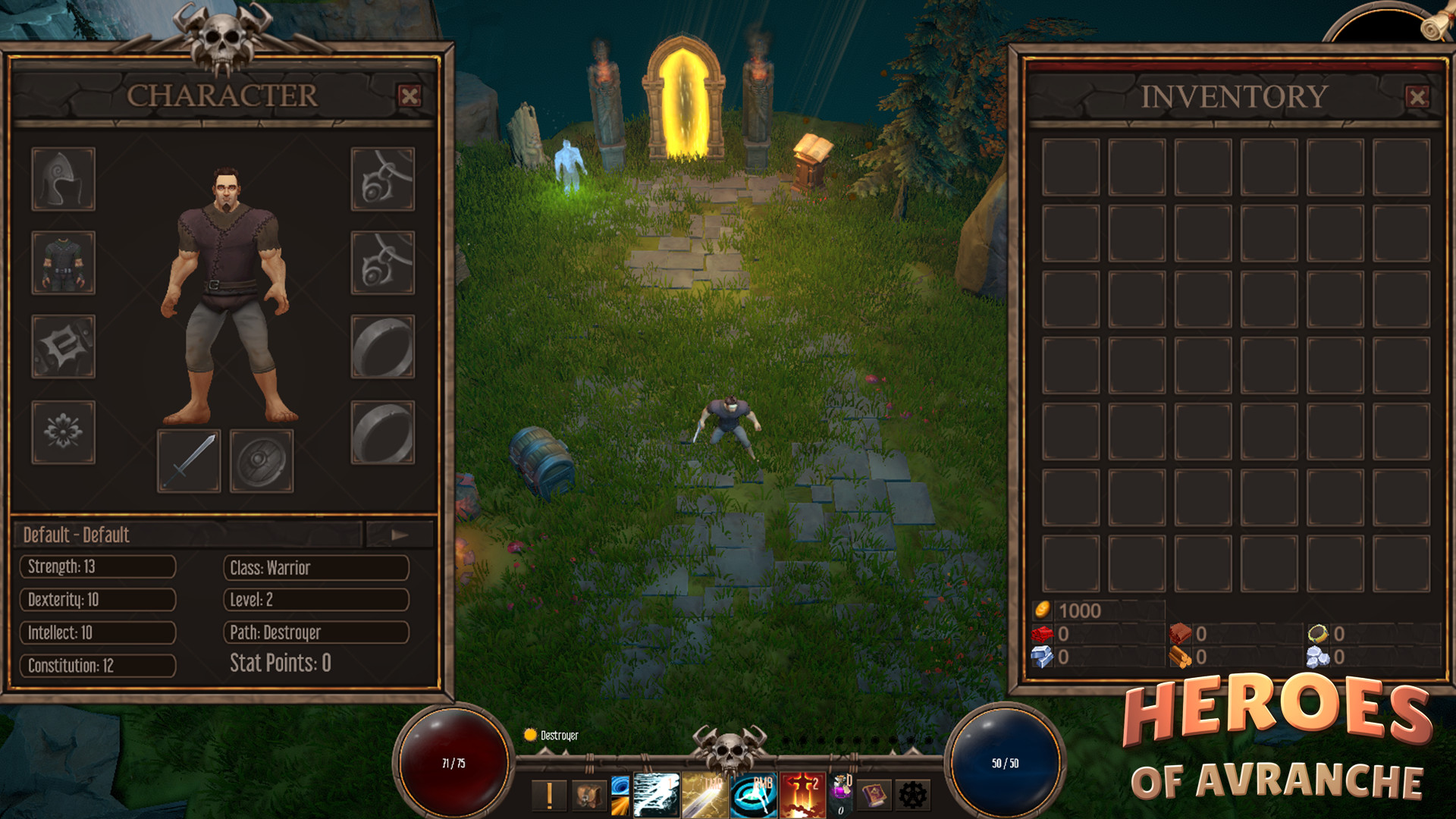Open the settings gear on hotbar
This screenshot has width=1456, height=819.
[x=914, y=795]
